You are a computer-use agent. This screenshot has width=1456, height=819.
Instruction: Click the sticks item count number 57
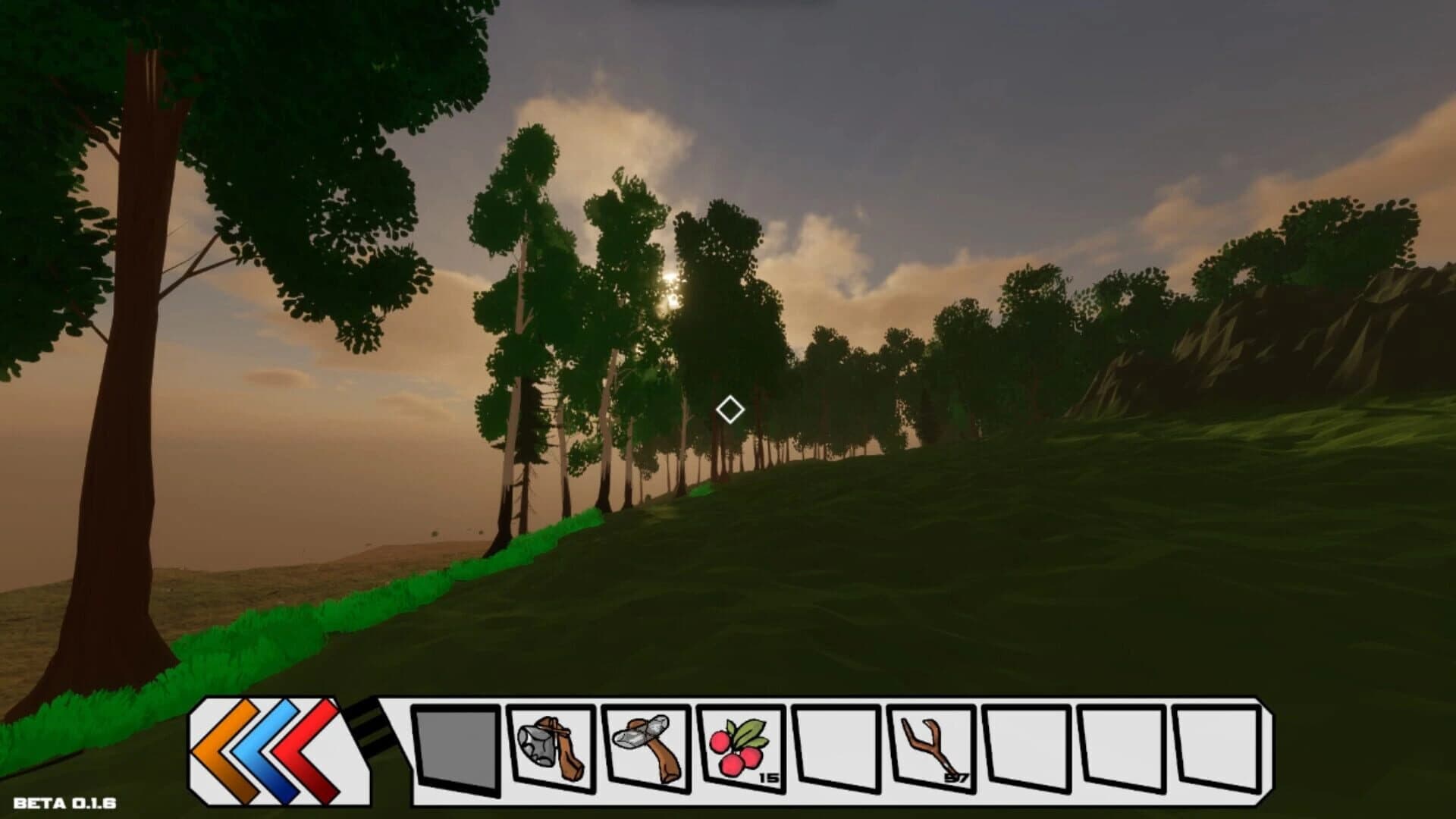(x=958, y=777)
